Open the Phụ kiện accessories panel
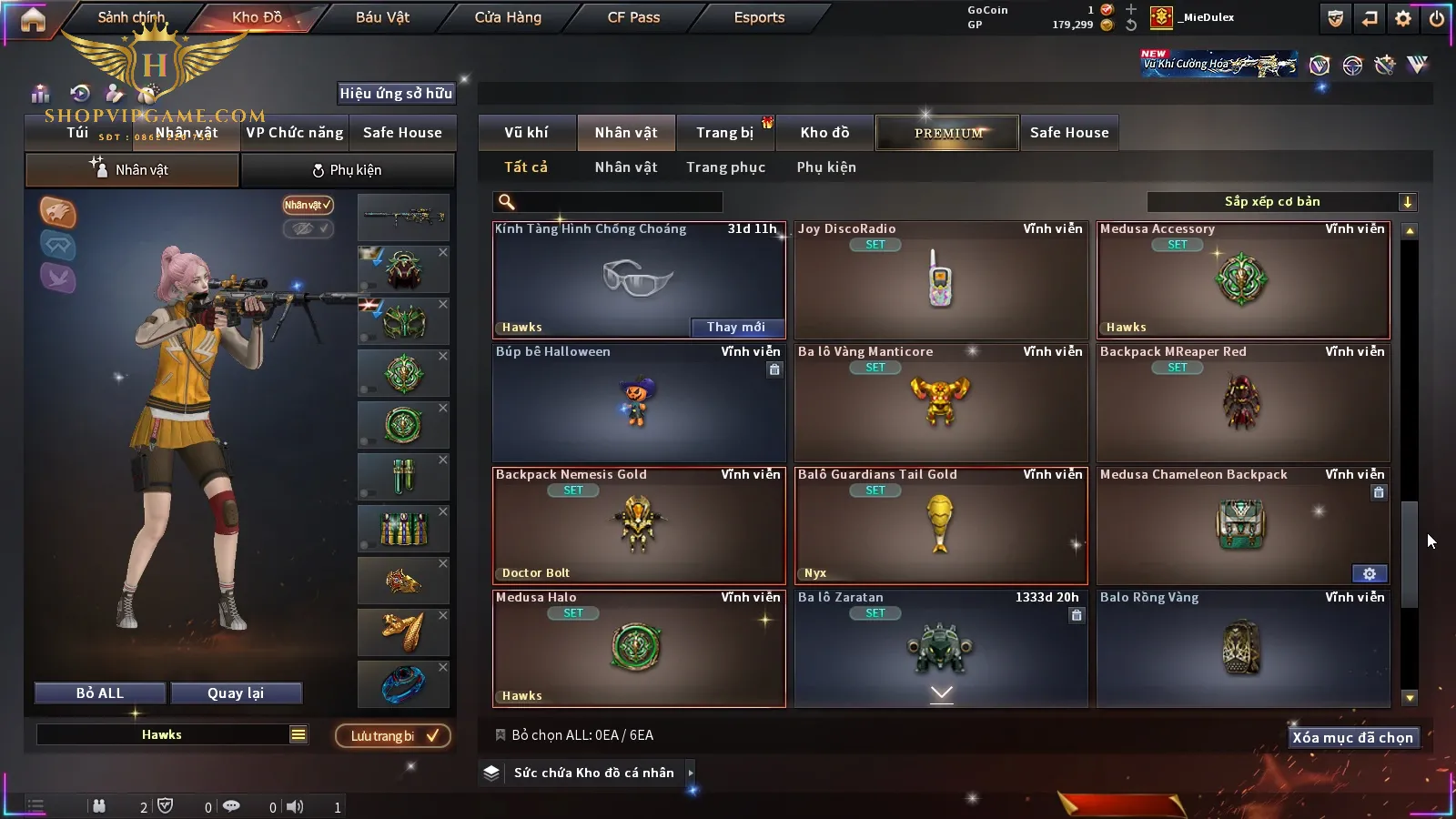1456x819 pixels. (x=347, y=170)
